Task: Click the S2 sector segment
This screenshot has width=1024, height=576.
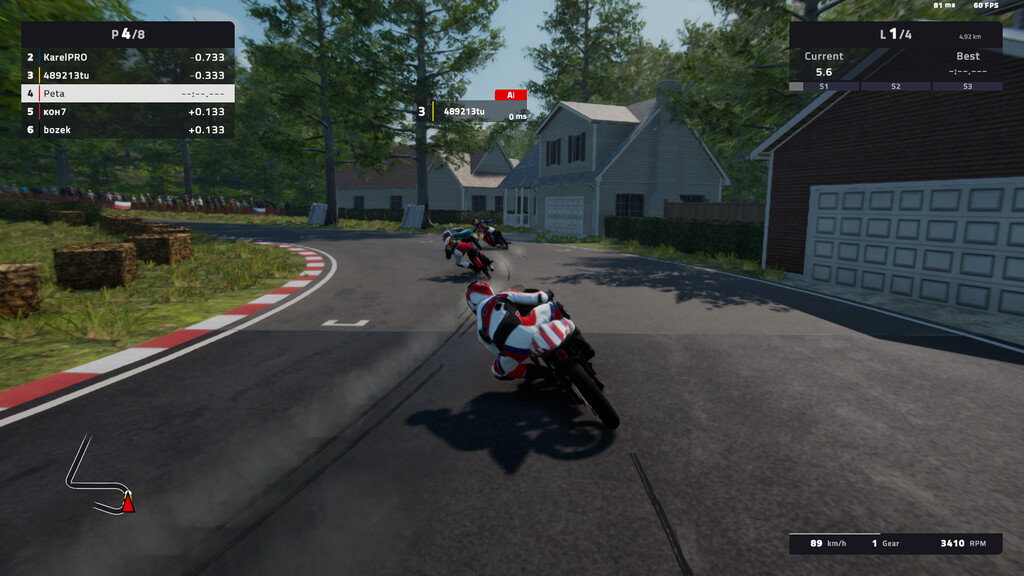Action: [x=896, y=87]
